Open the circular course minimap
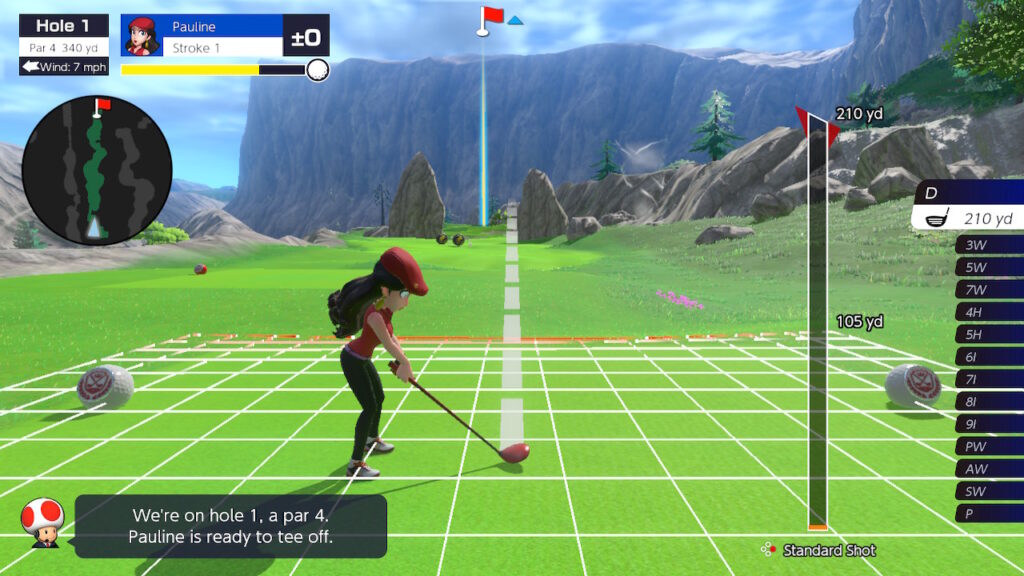Screen dimensions: 1024x576 point(97,170)
